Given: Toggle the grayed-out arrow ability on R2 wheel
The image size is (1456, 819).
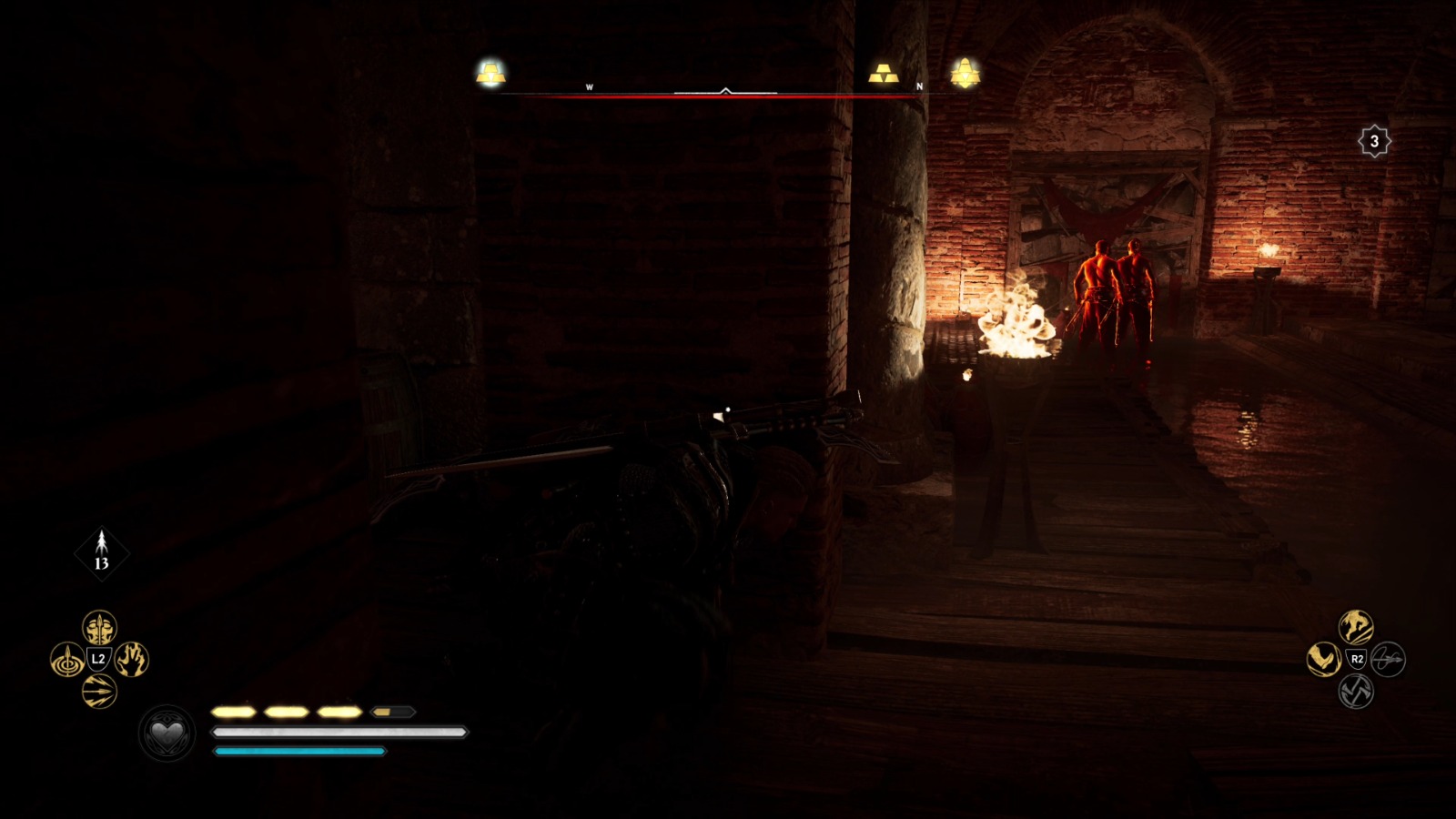Looking at the screenshot, I should pos(1388,658).
